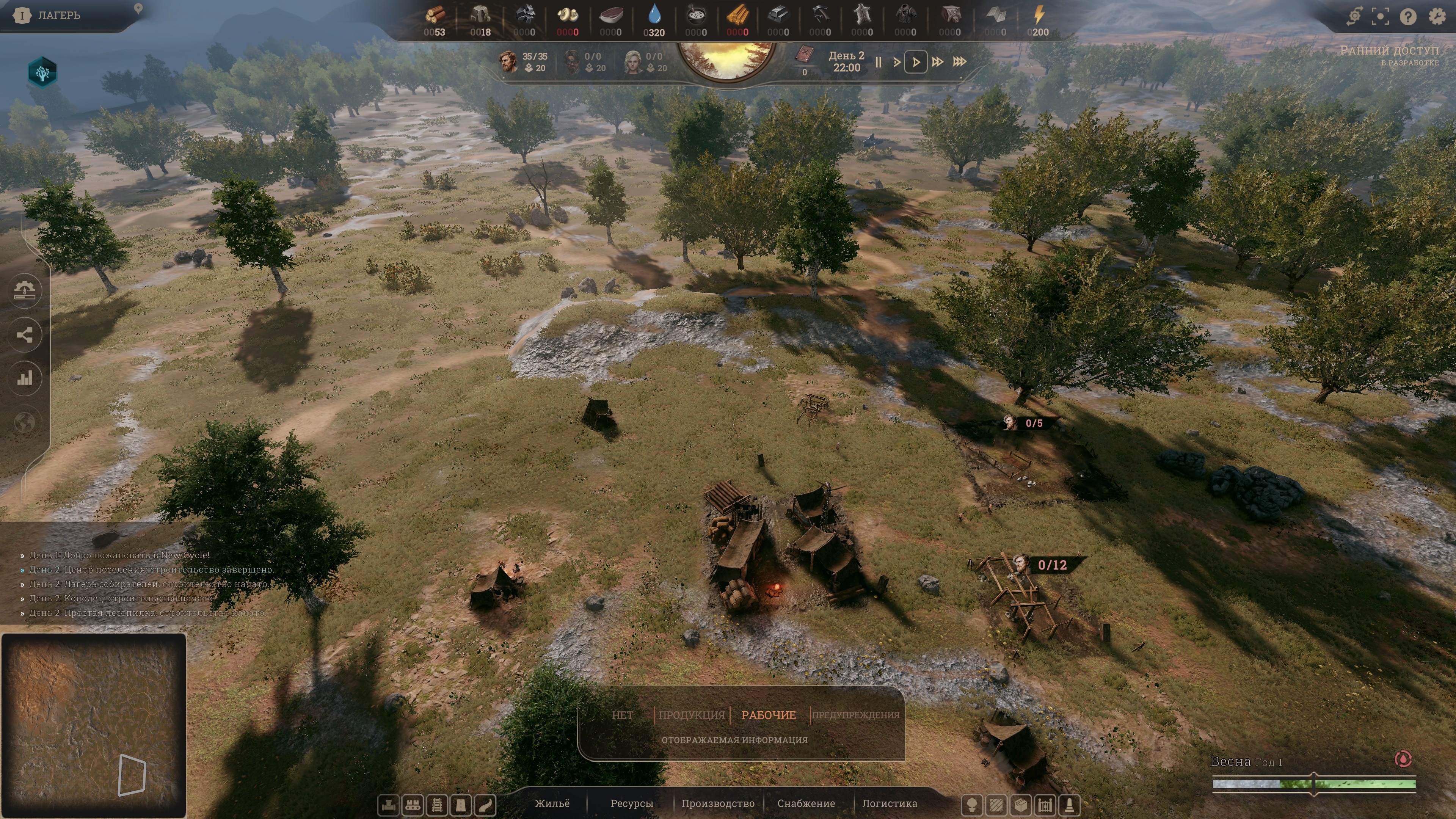Select the normal play speed button

click(916, 62)
